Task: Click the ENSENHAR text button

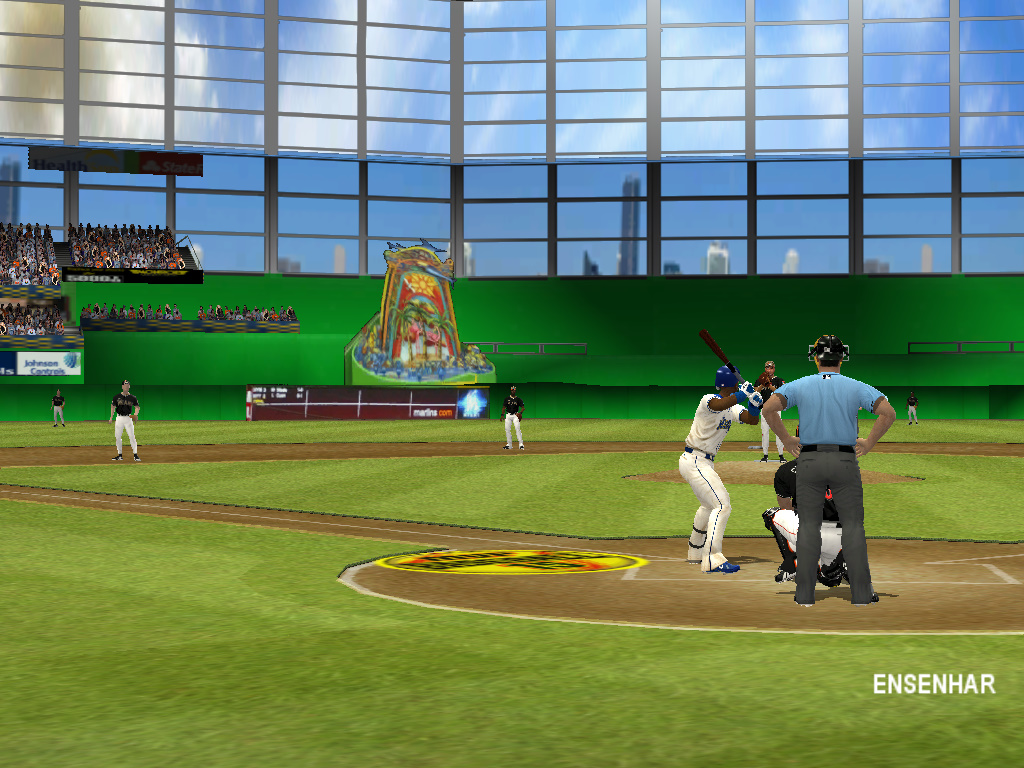Action: coord(933,685)
